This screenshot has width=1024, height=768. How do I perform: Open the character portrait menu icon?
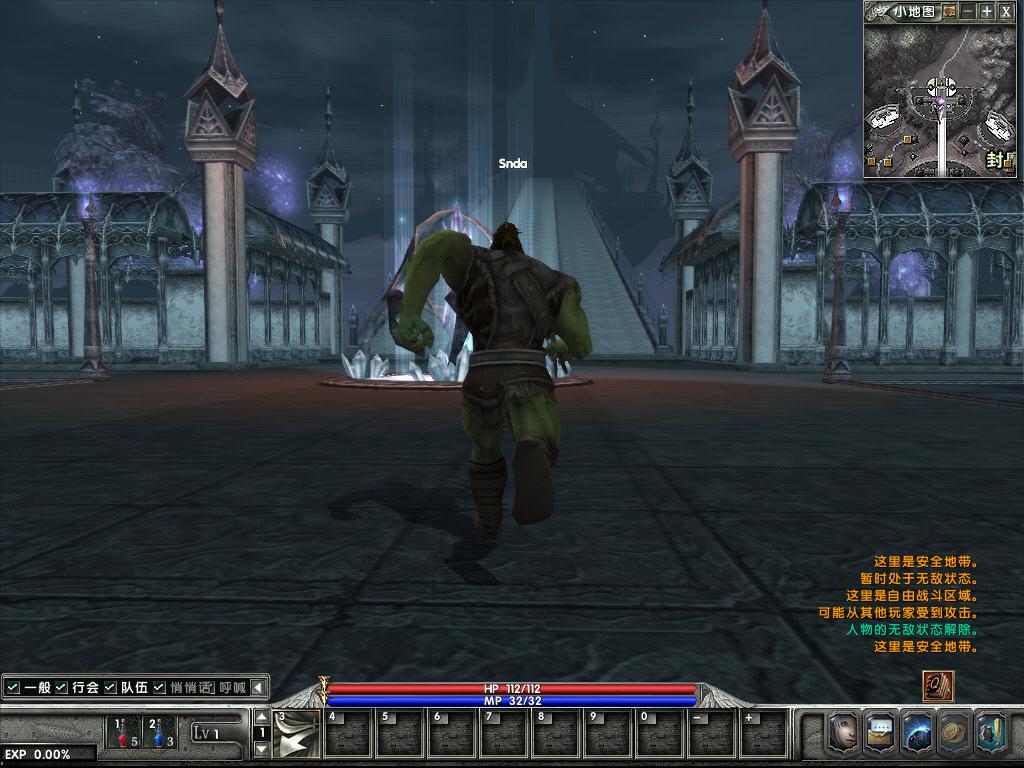click(844, 732)
